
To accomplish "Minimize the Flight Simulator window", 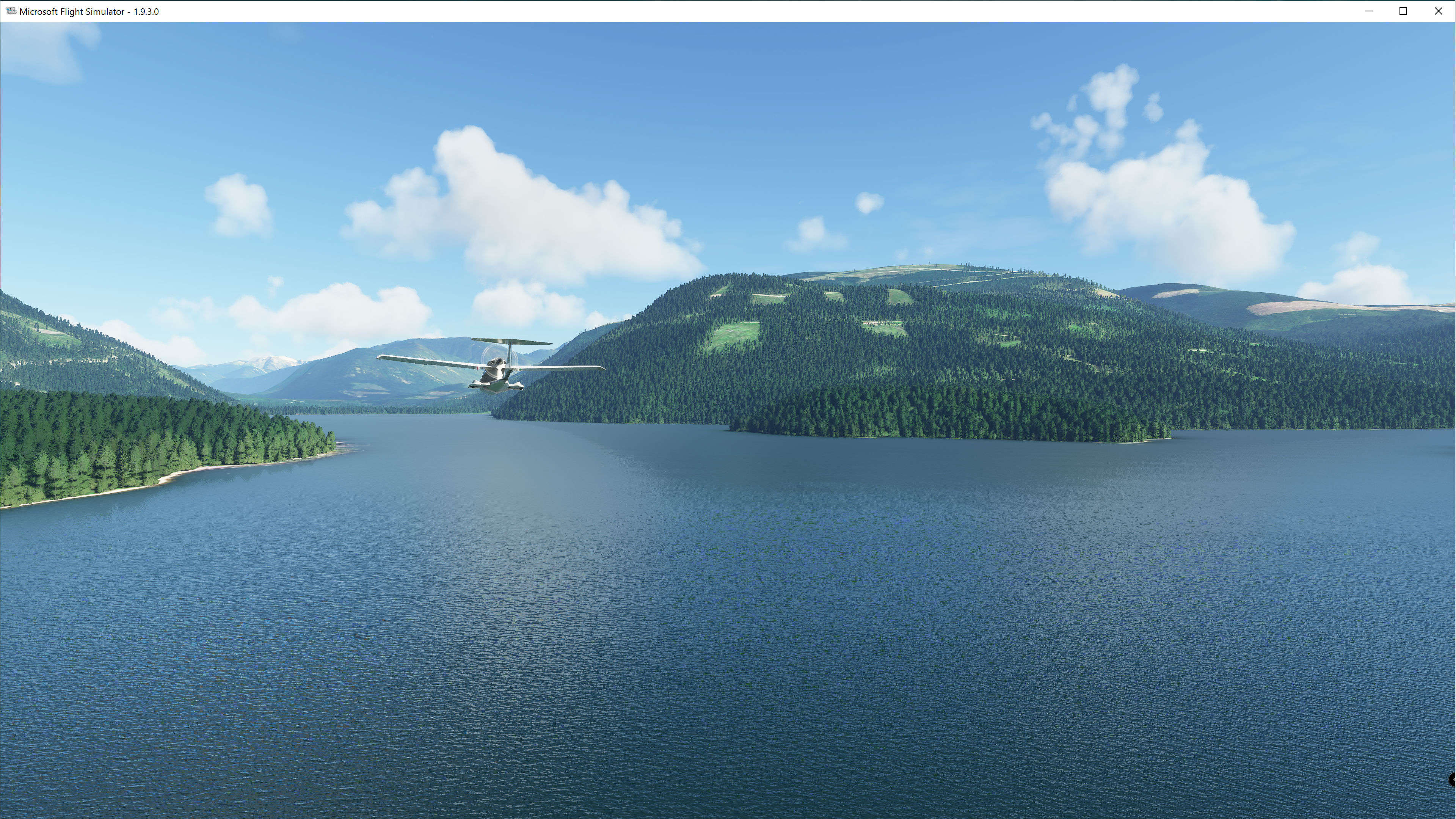I will click(x=1368, y=11).
